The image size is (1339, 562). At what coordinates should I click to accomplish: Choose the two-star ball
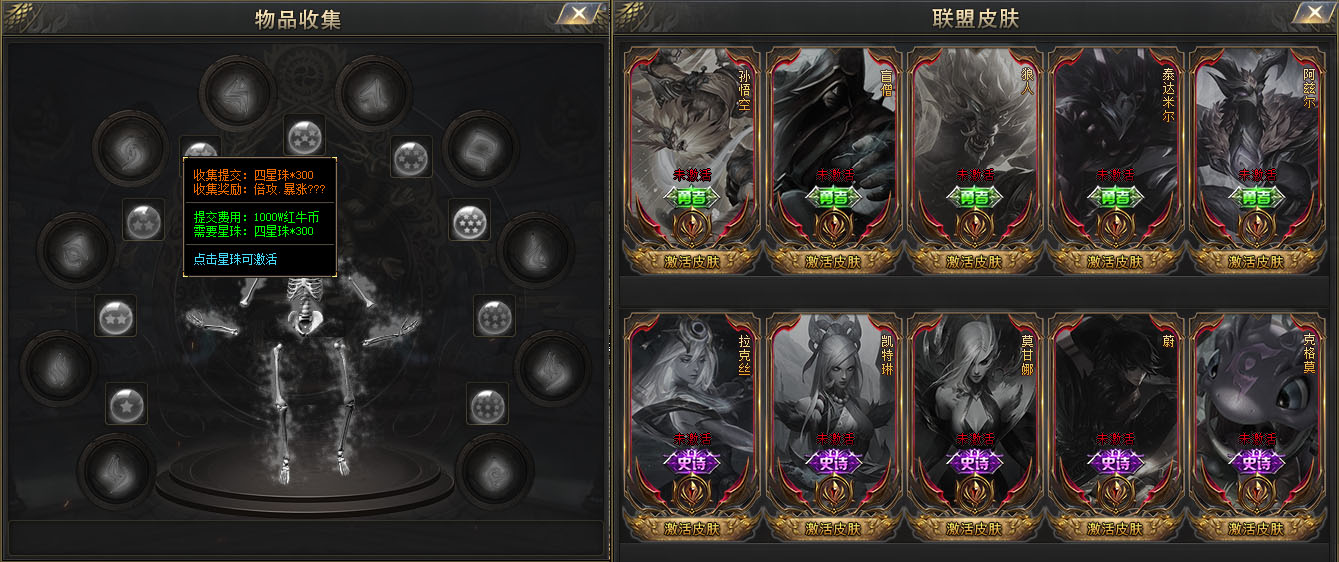tap(115, 316)
